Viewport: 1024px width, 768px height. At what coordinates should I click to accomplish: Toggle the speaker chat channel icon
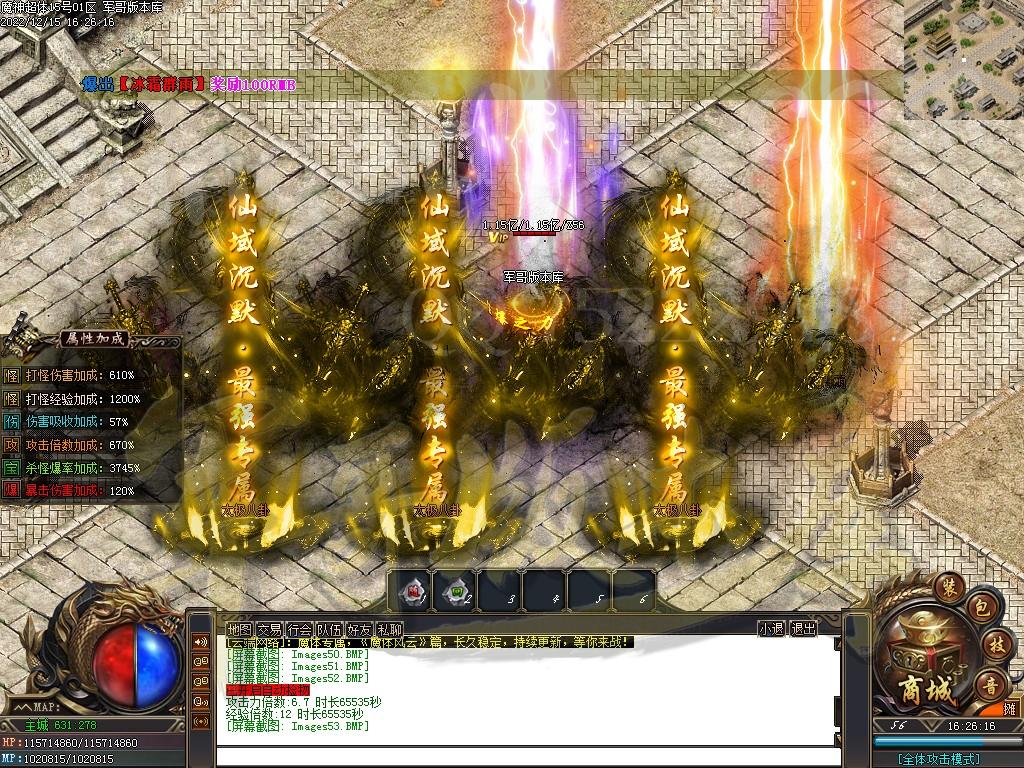click(x=201, y=641)
